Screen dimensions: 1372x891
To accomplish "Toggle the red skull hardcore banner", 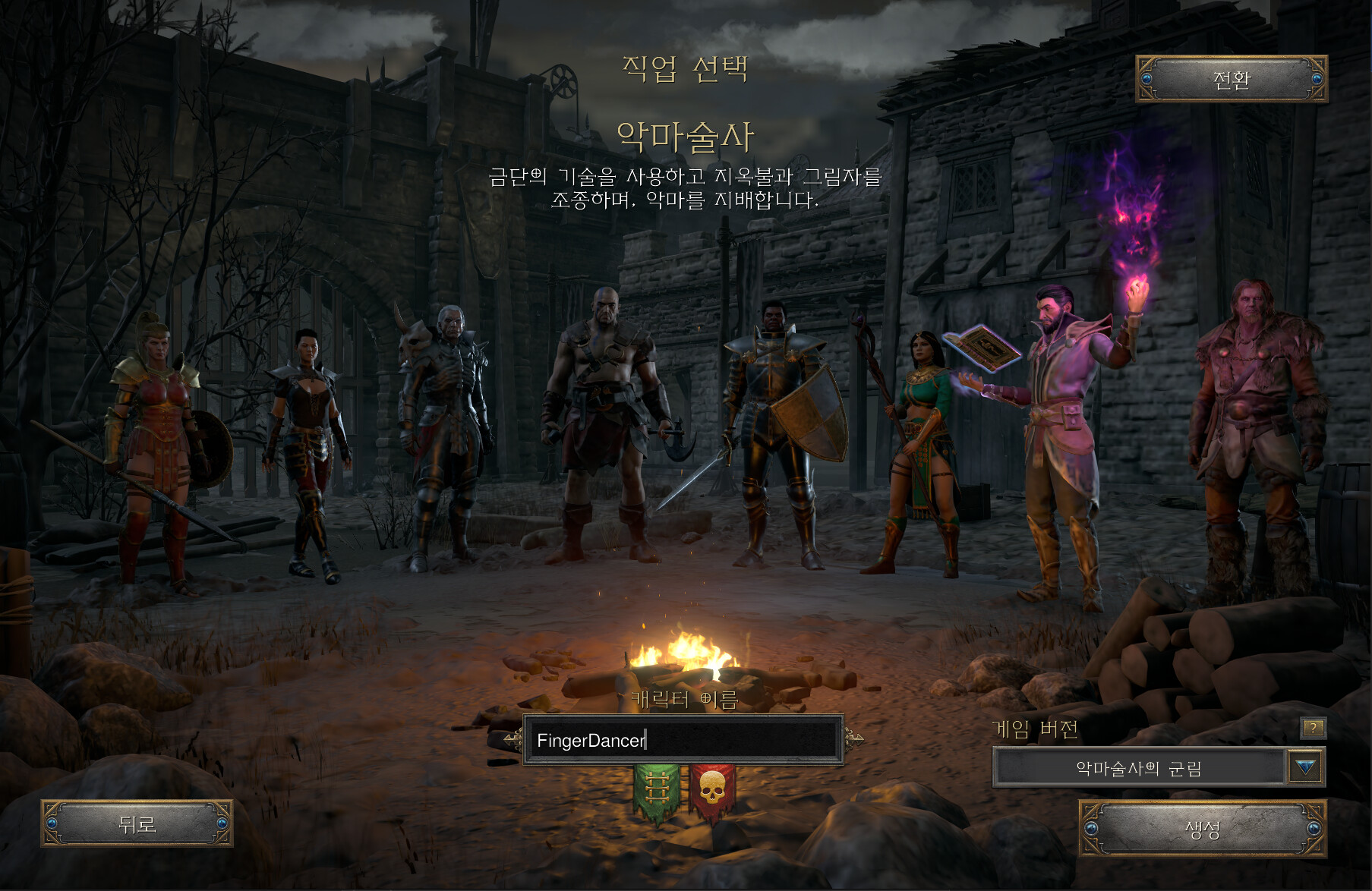I will click(712, 789).
